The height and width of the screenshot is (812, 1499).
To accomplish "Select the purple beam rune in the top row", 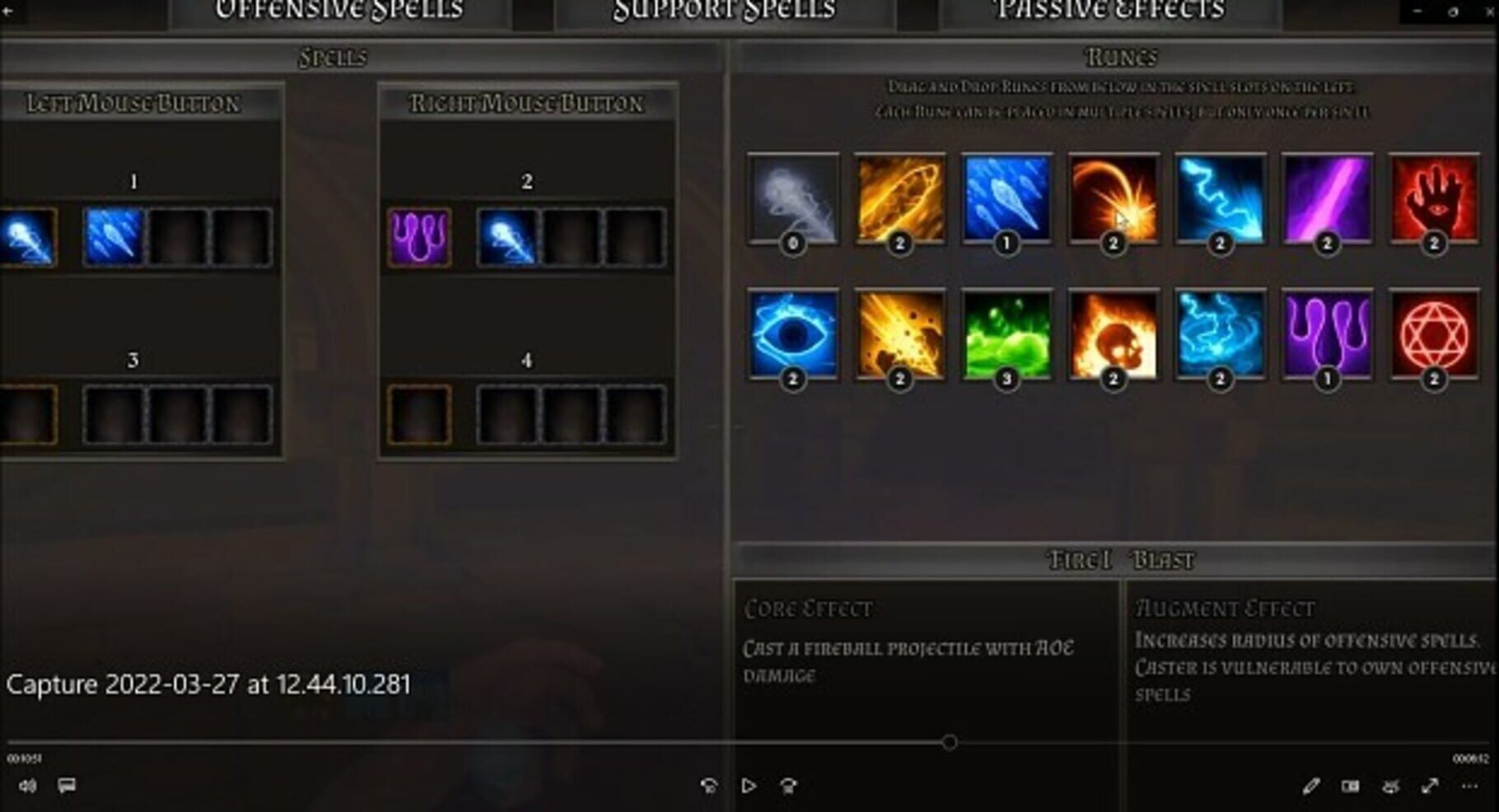I will click(x=1325, y=198).
